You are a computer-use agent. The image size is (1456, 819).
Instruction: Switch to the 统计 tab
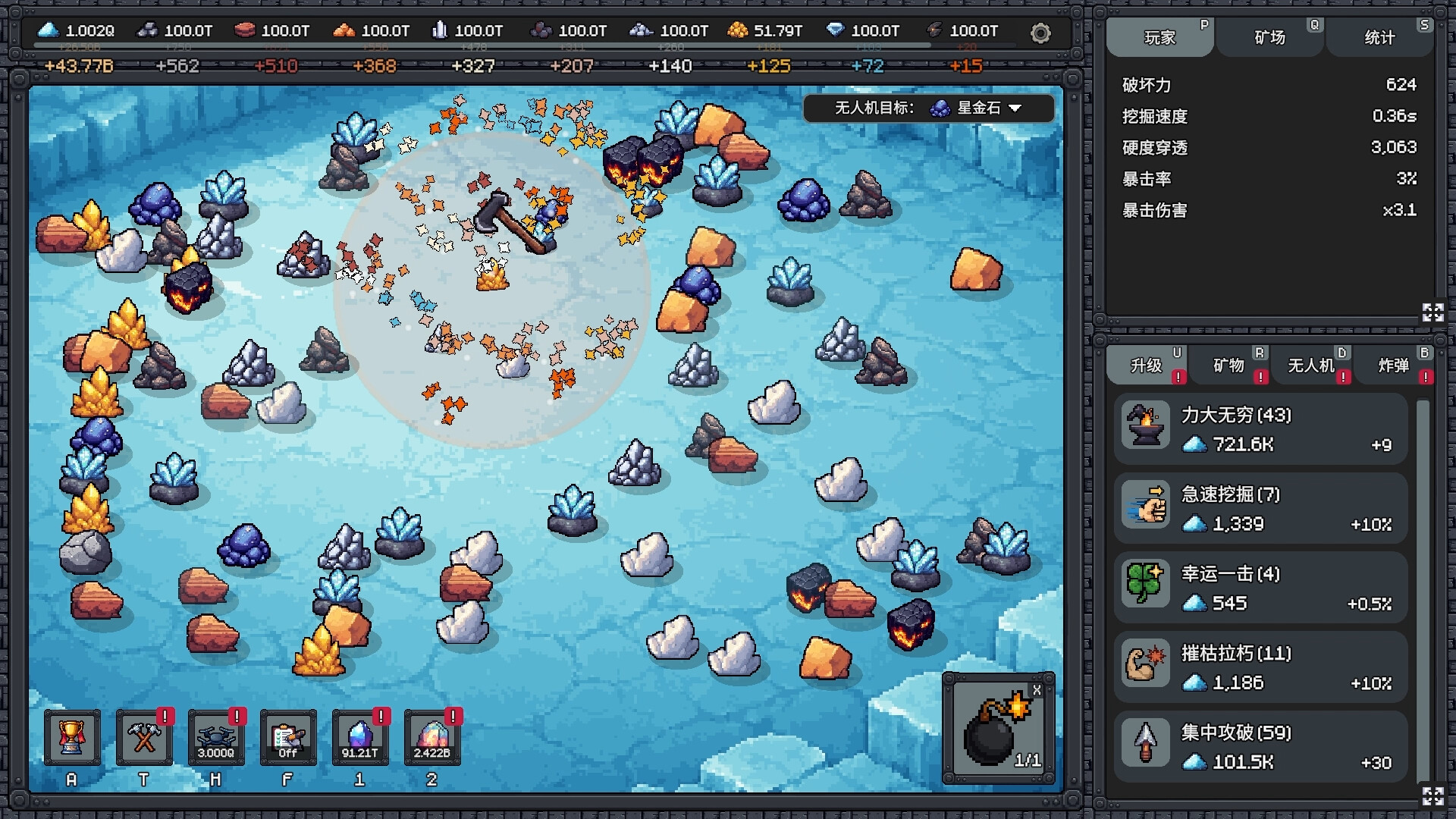click(x=1379, y=36)
